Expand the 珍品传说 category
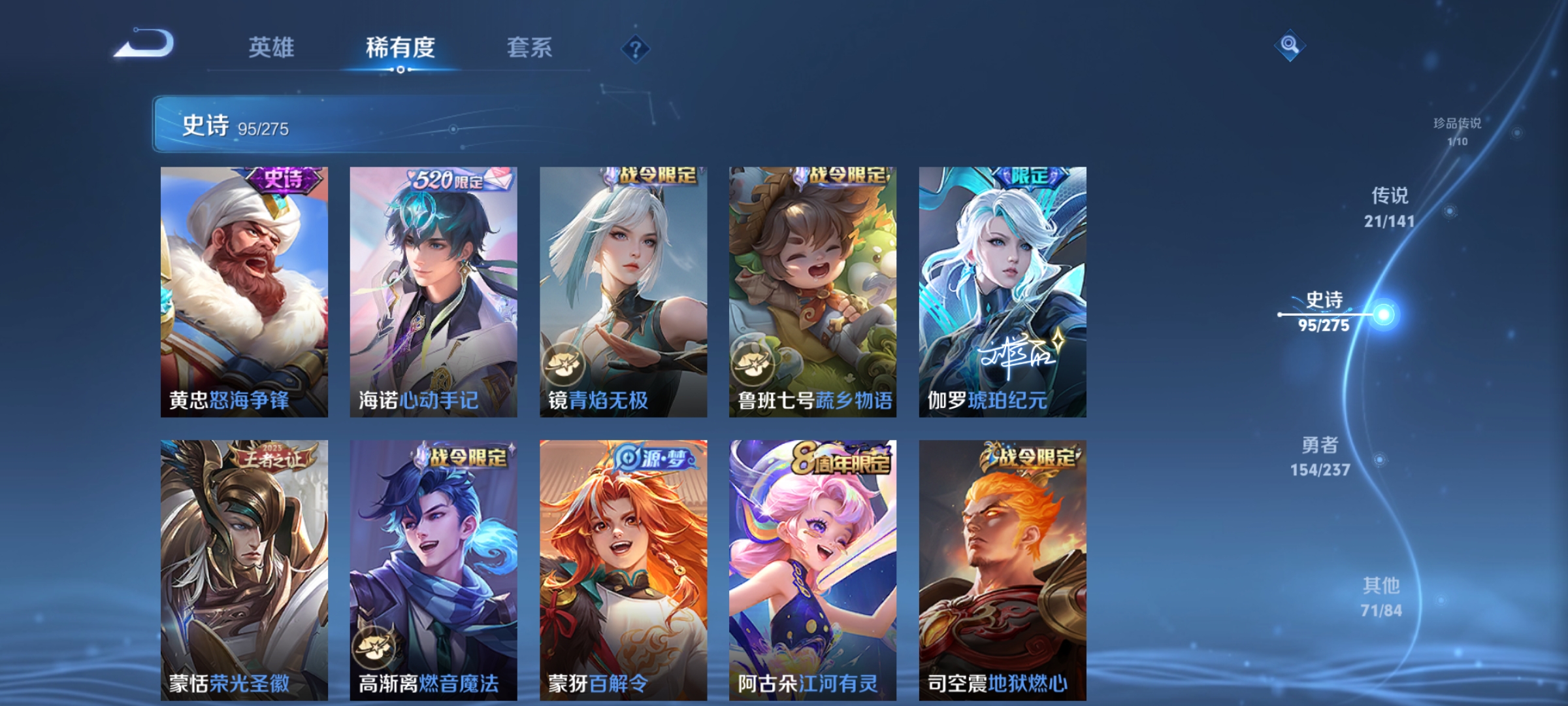The height and width of the screenshot is (706, 1568). click(x=1456, y=127)
